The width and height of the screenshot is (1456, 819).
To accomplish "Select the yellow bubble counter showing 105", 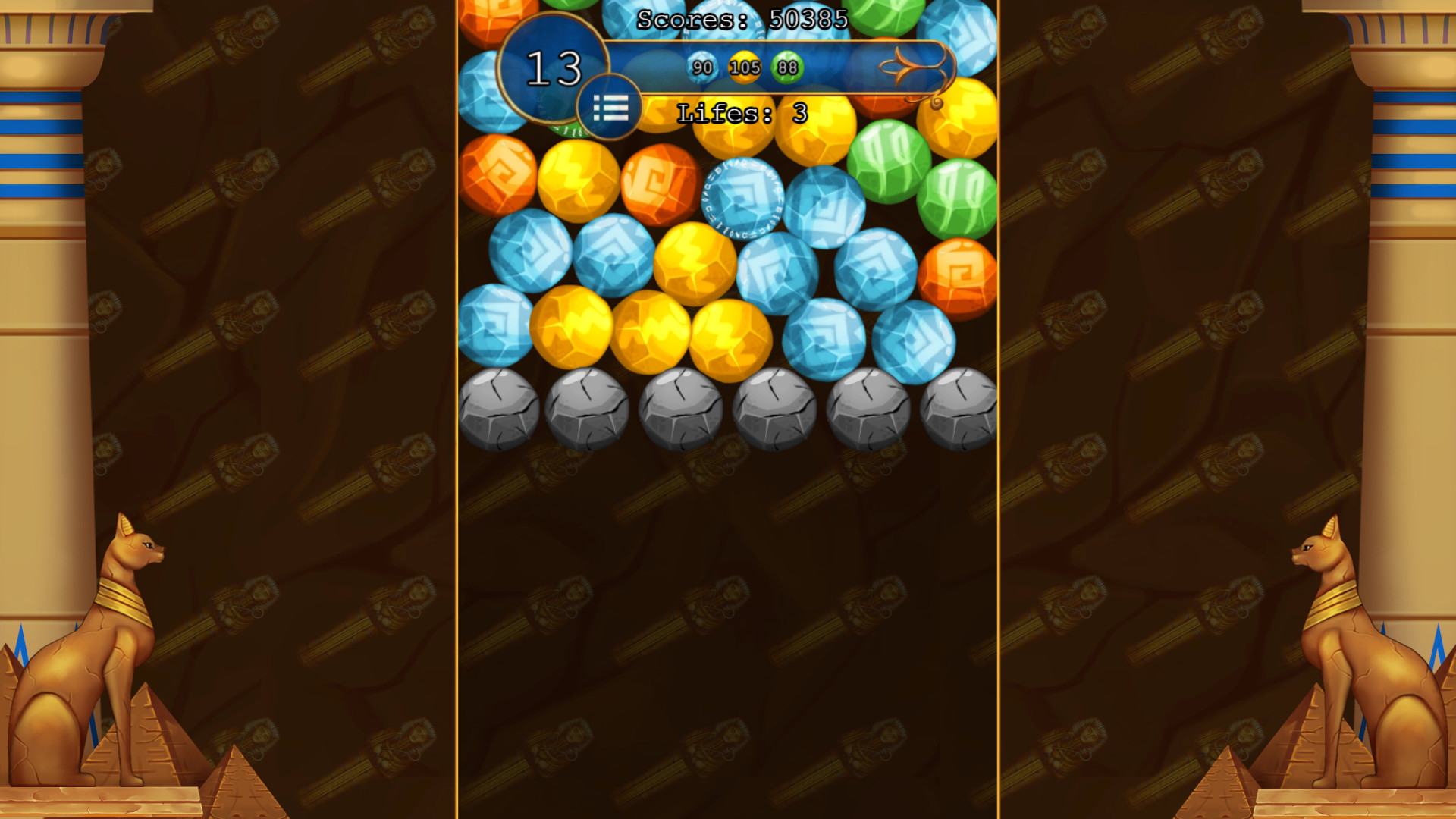I will tap(744, 67).
